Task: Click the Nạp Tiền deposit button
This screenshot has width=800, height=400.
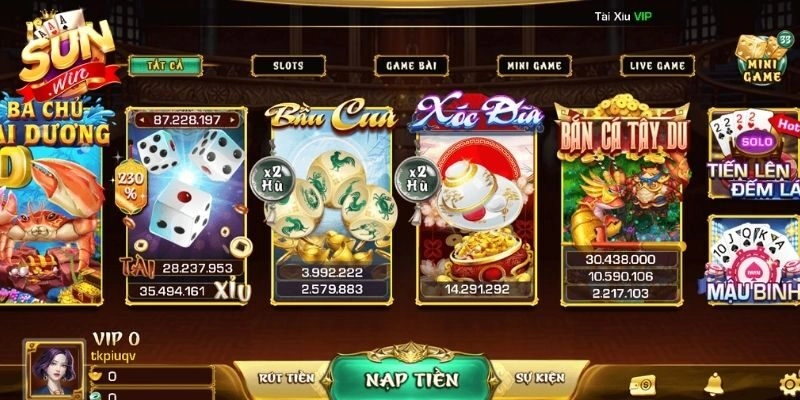Action: click(410, 378)
